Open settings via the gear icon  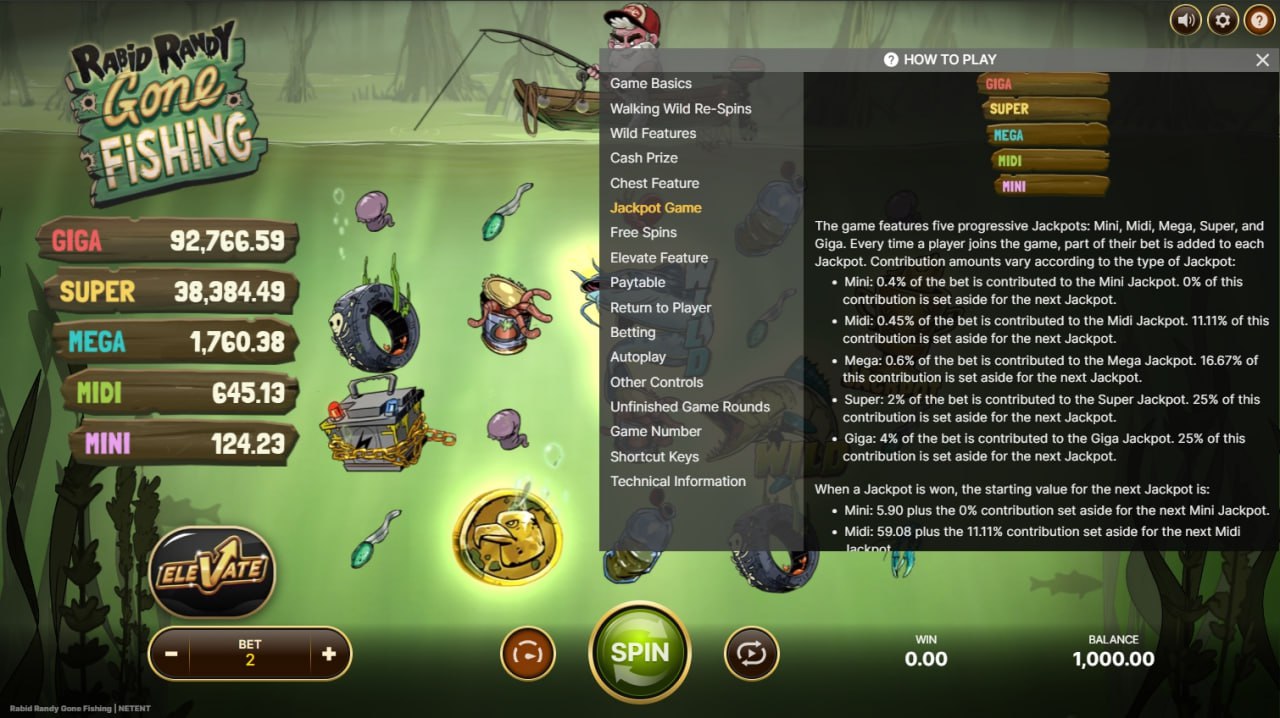[x=1222, y=20]
